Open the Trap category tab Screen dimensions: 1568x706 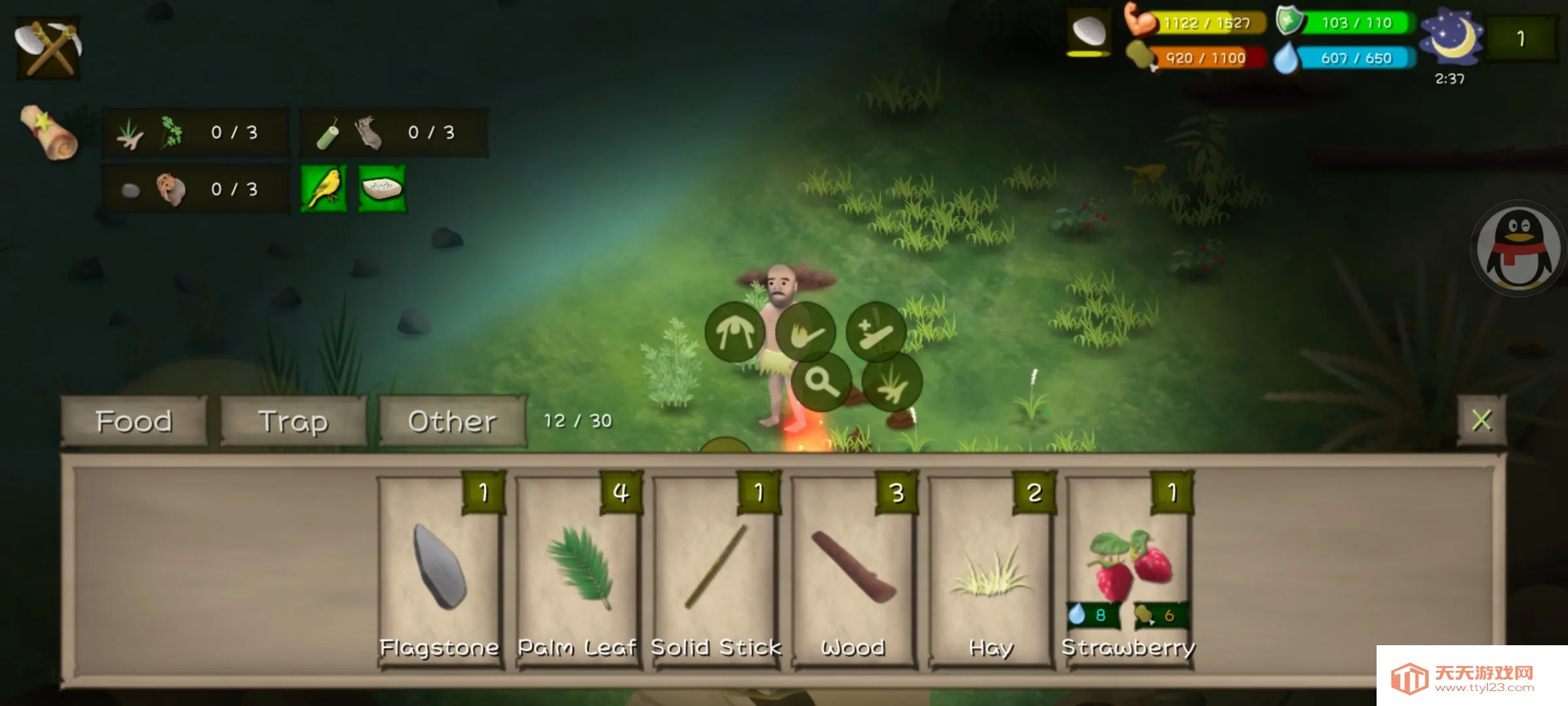[293, 422]
